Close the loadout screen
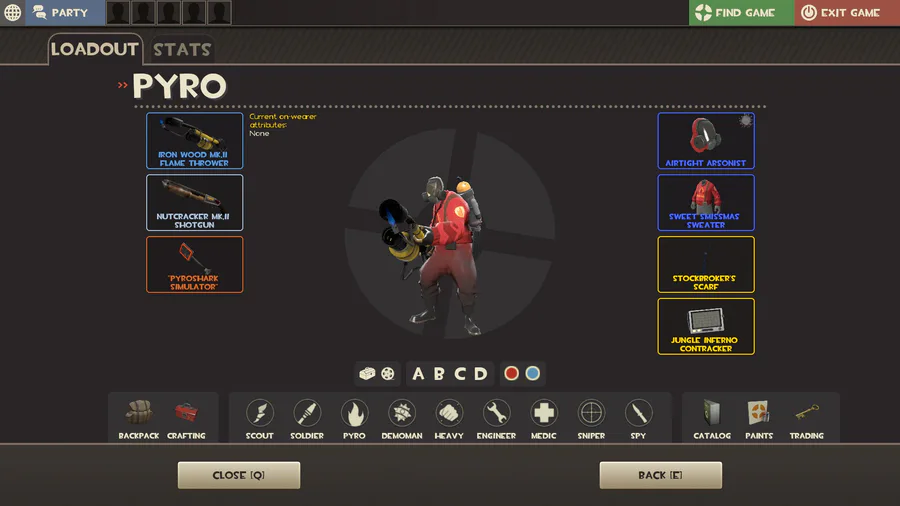The image size is (900, 506). pos(238,475)
